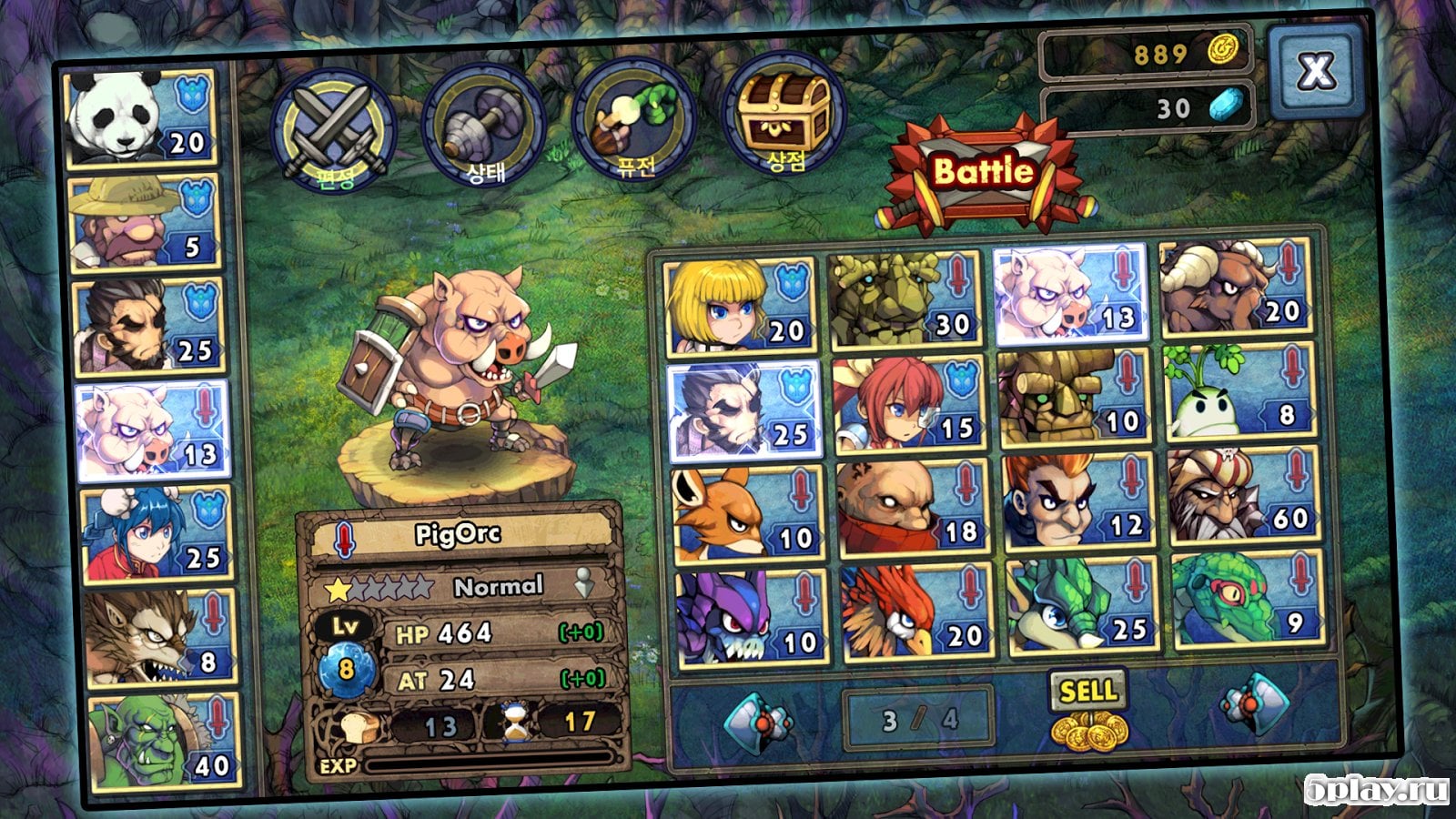Choose the straw hat farmer team slot
The height and width of the screenshot is (819, 1456).
click(x=145, y=223)
